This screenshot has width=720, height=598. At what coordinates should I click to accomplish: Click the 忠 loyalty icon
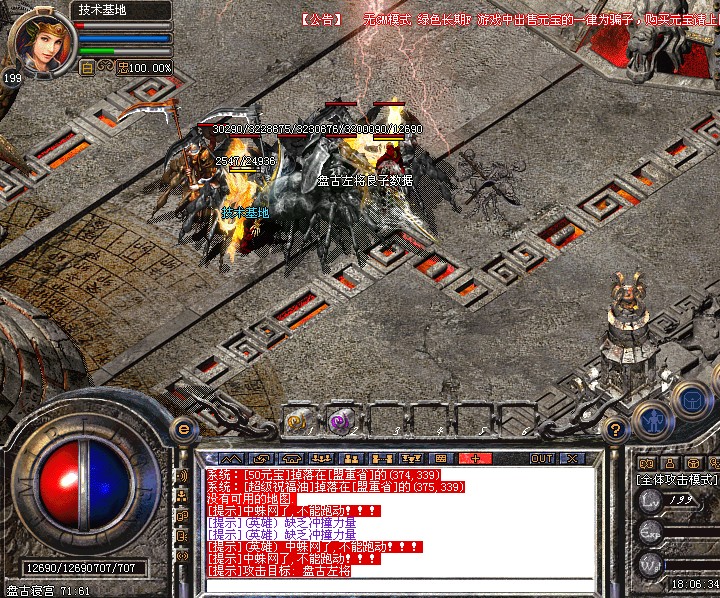[x=122, y=67]
